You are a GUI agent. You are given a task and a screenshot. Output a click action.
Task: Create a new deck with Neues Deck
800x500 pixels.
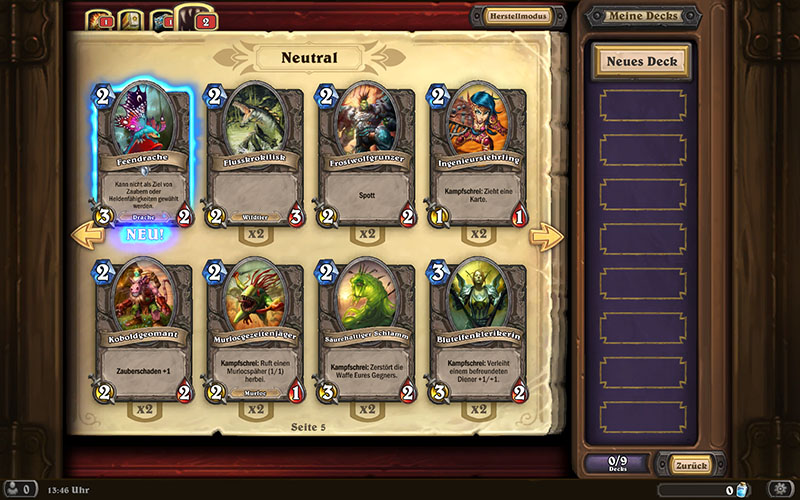coord(641,61)
